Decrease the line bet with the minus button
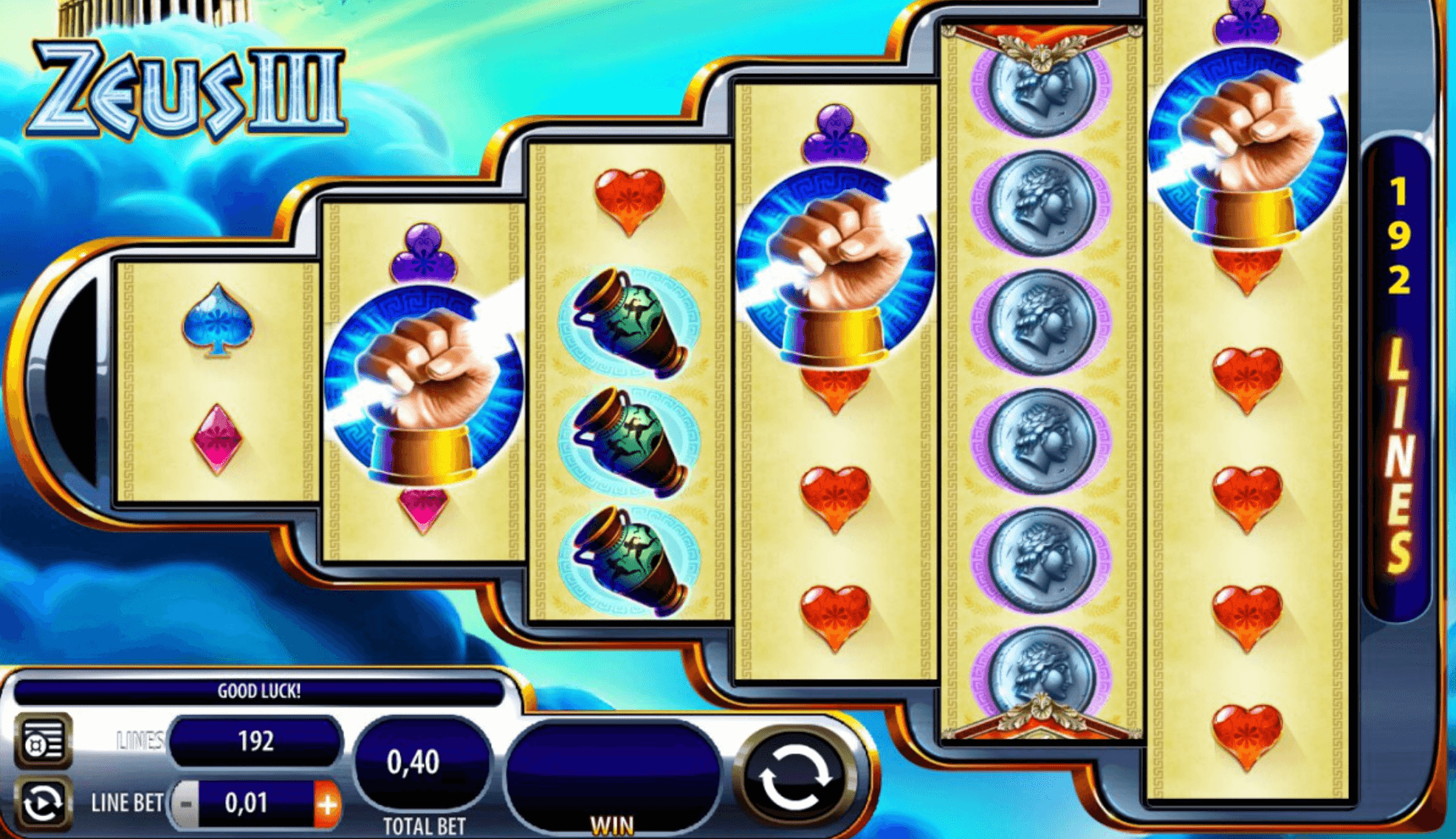This screenshot has height=839, width=1456. [x=186, y=804]
